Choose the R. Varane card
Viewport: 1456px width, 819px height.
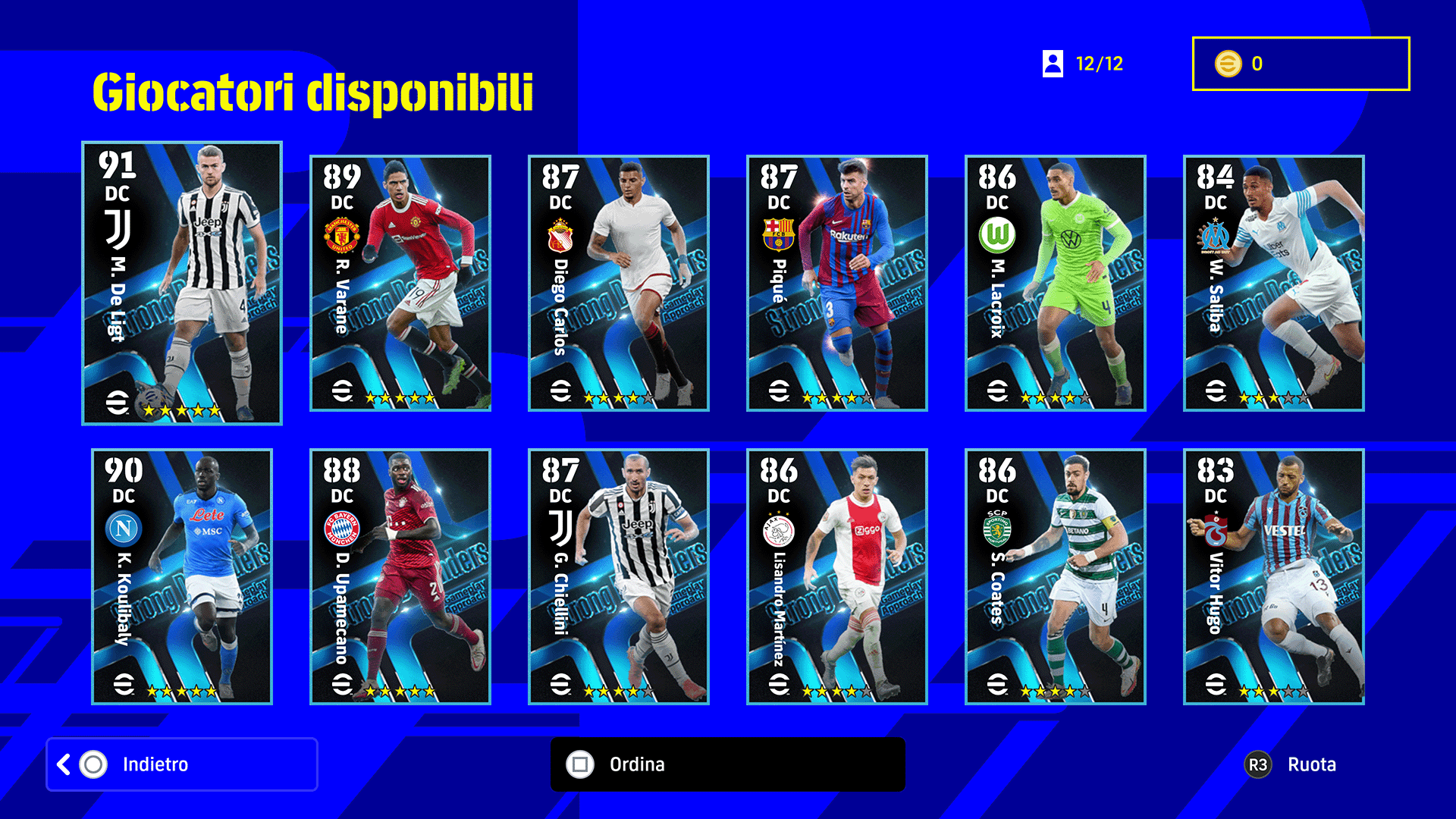pos(400,283)
